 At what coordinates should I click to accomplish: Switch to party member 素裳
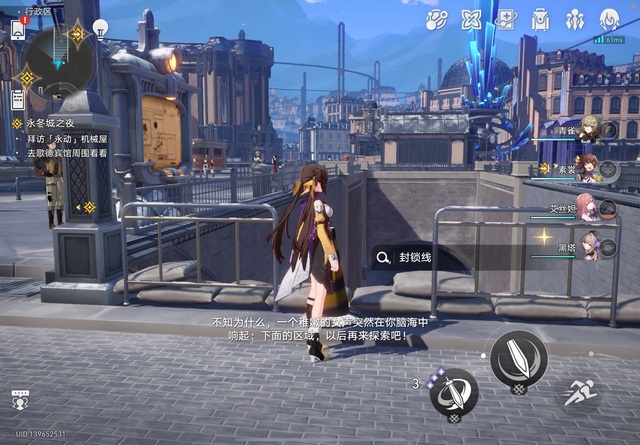tap(590, 167)
